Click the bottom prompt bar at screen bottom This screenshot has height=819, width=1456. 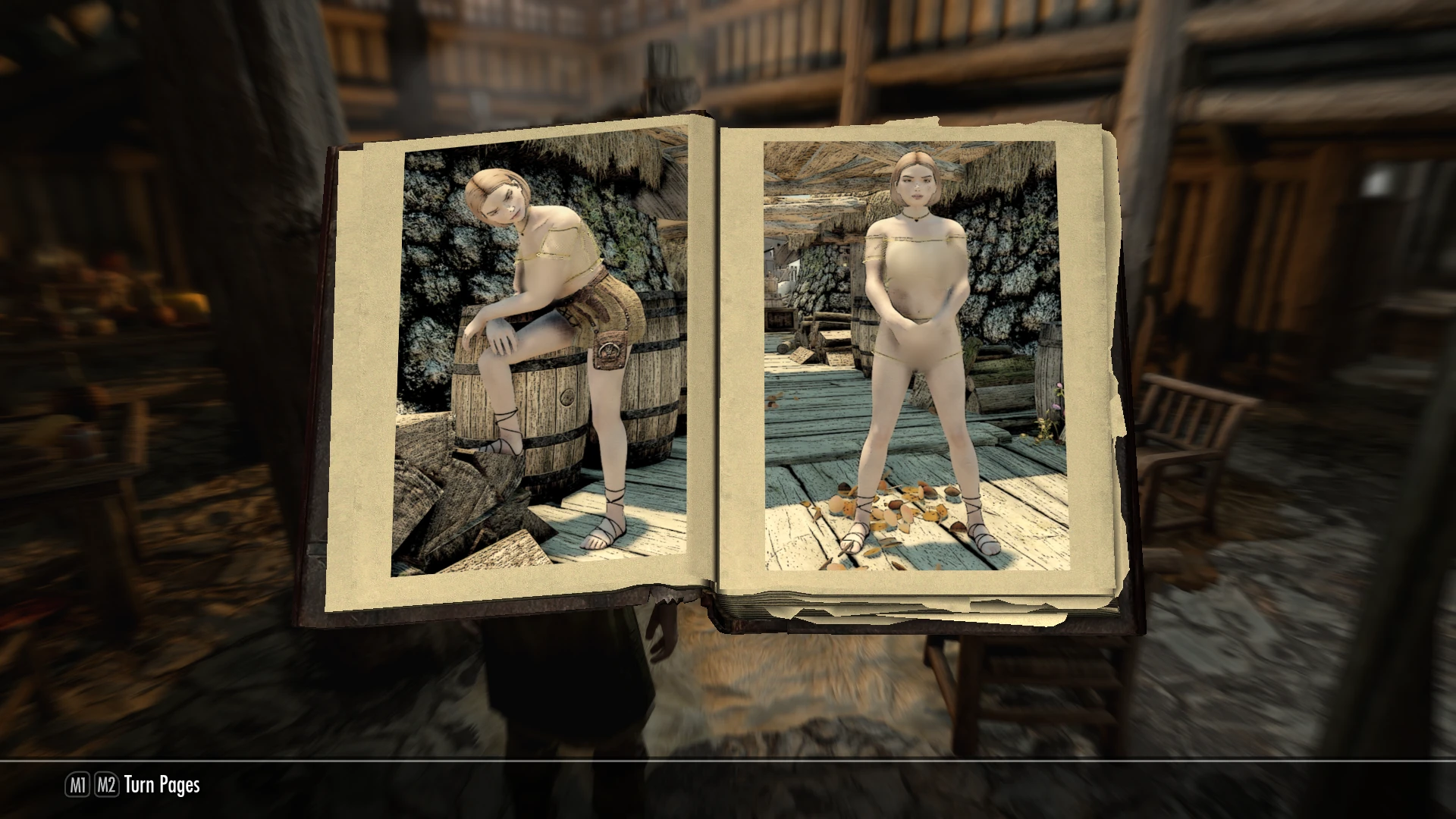click(728, 786)
